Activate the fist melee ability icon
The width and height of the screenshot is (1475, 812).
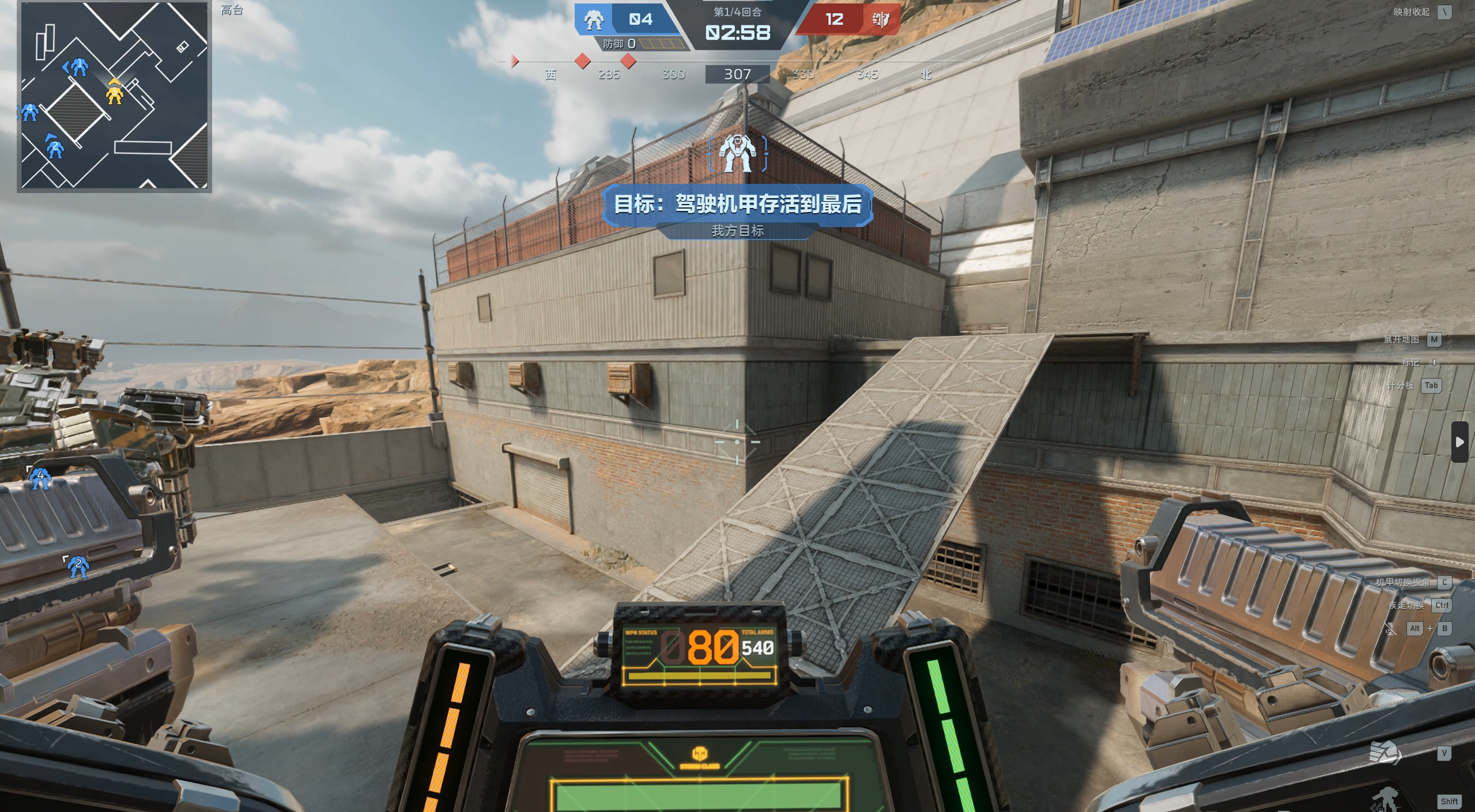pyautogui.click(x=1385, y=753)
